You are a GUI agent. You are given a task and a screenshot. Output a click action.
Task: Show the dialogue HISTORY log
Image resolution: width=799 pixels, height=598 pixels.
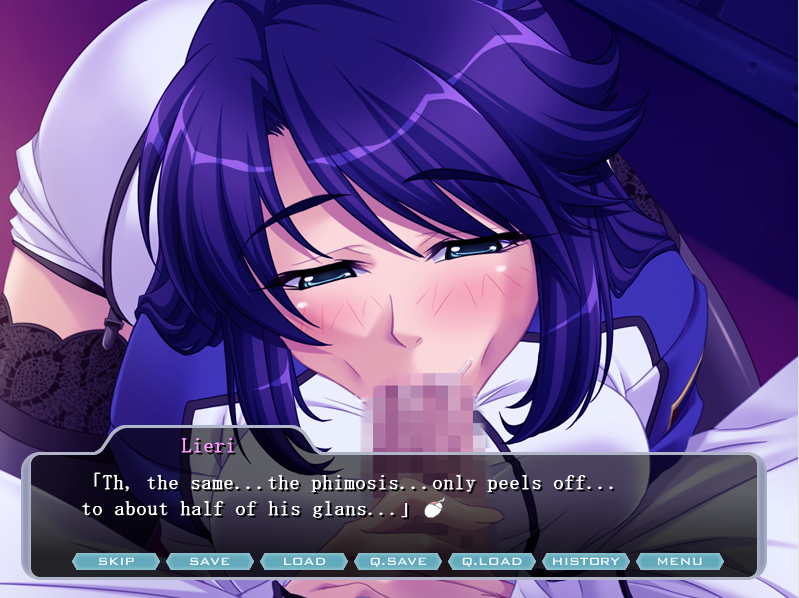(586, 561)
